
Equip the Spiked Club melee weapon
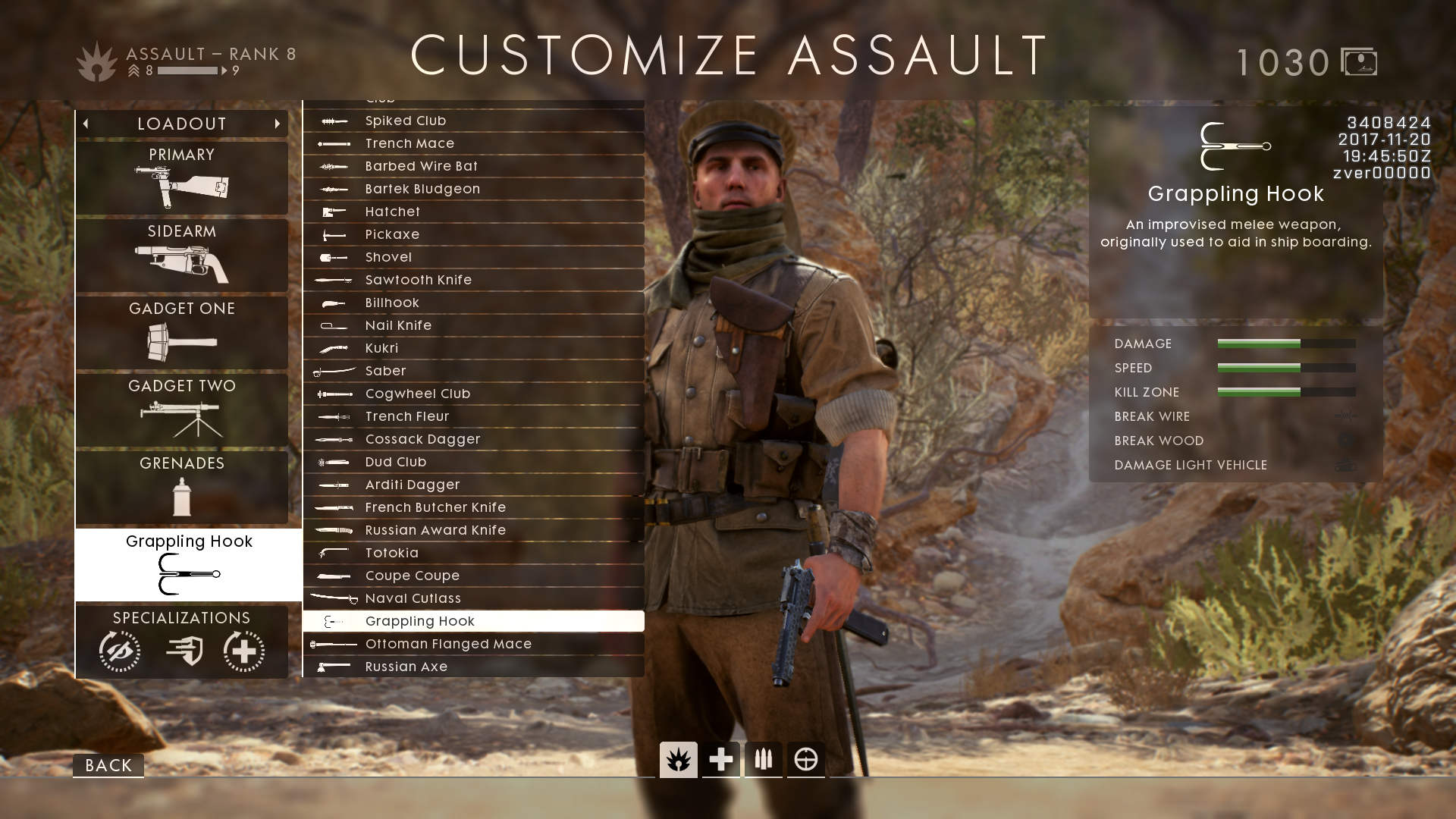coord(473,121)
